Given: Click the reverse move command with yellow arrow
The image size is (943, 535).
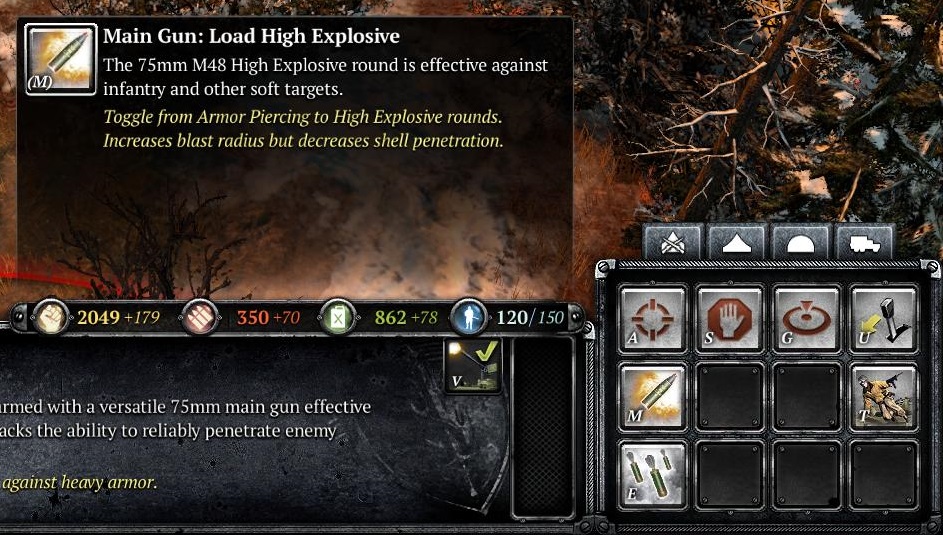Looking at the screenshot, I should [x=884, y=319].
